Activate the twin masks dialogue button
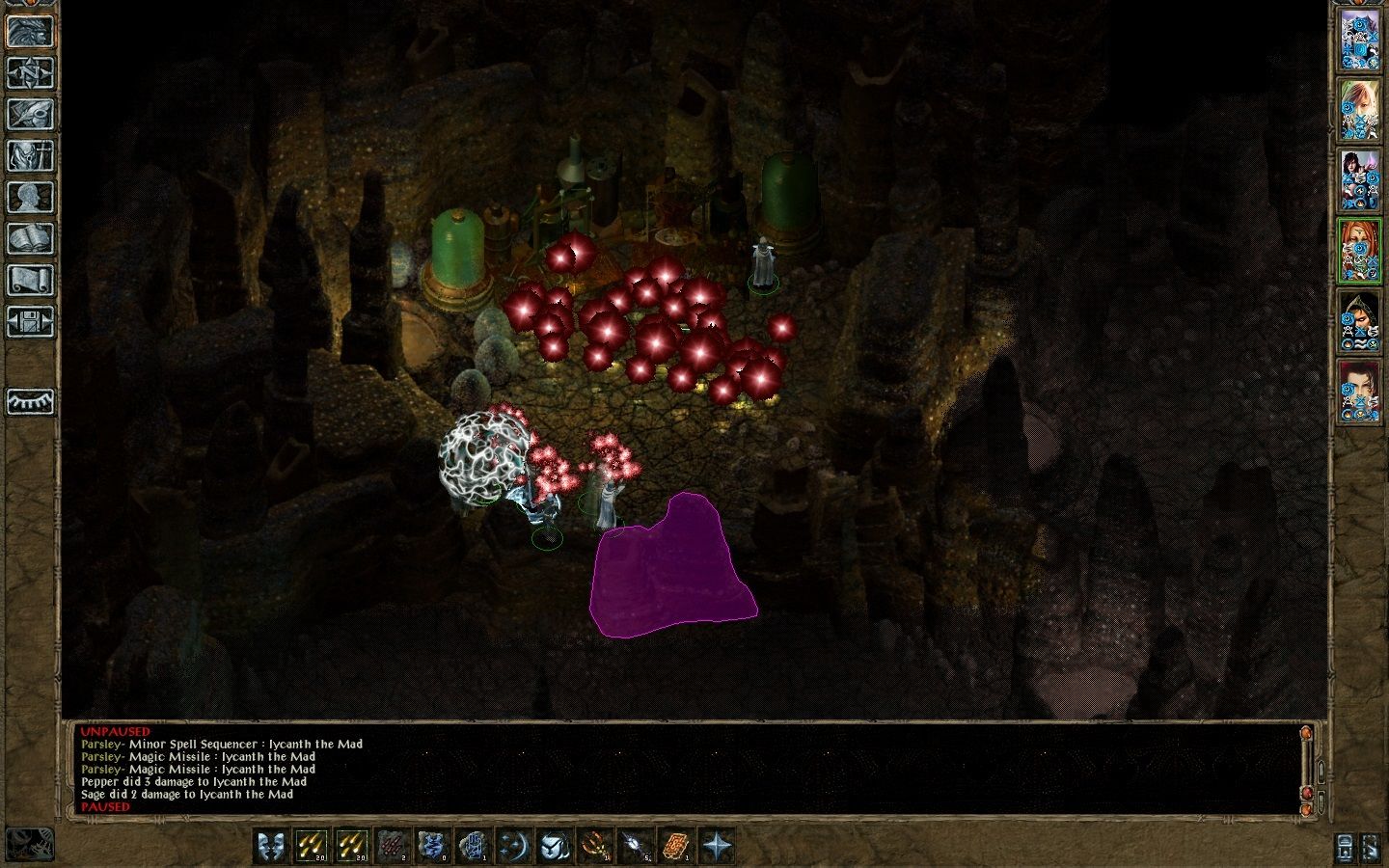Screen dimensions: 1389x868 pos(271,846)
